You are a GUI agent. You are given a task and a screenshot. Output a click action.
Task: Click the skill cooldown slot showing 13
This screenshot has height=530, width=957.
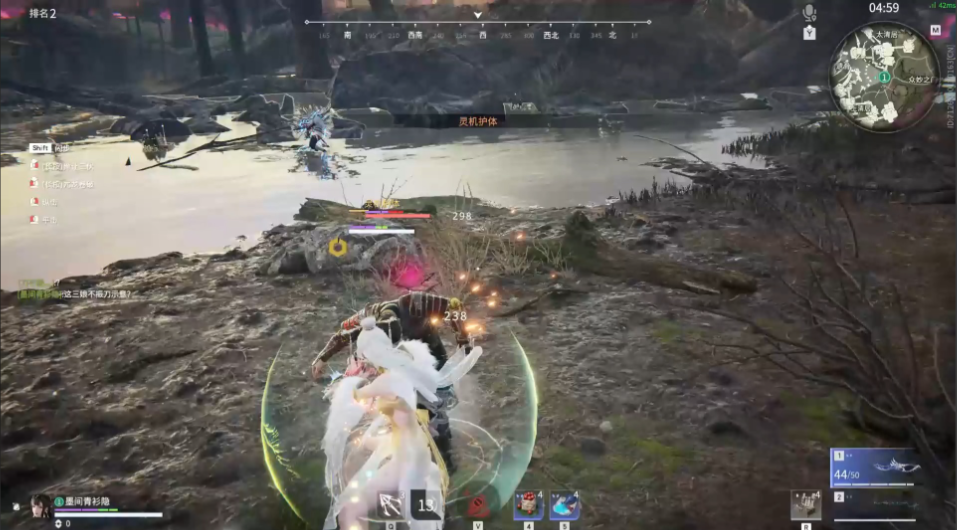point(427,505)
